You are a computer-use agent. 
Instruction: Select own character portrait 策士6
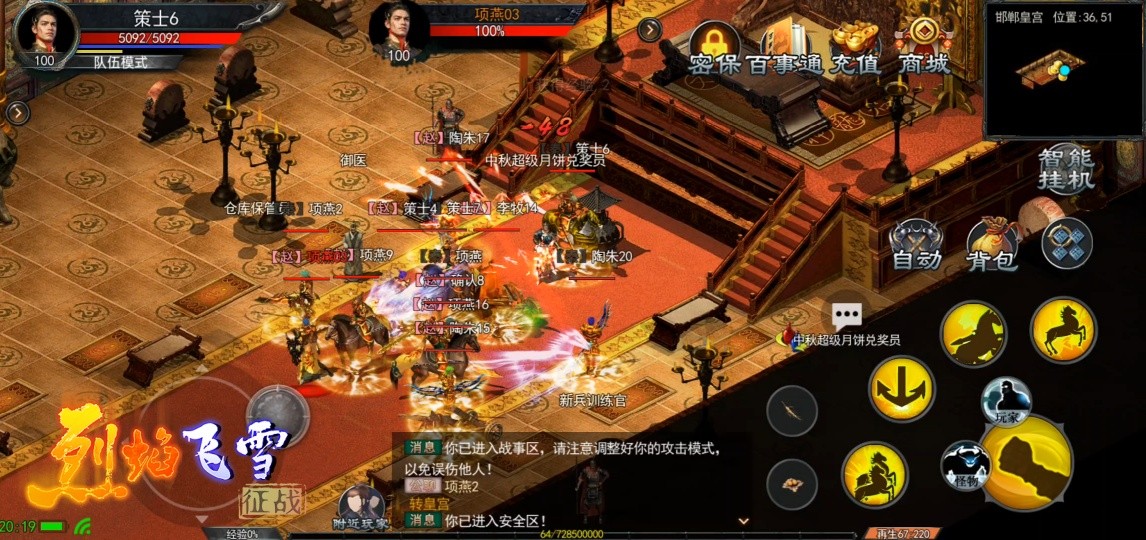tap(46, 32)
